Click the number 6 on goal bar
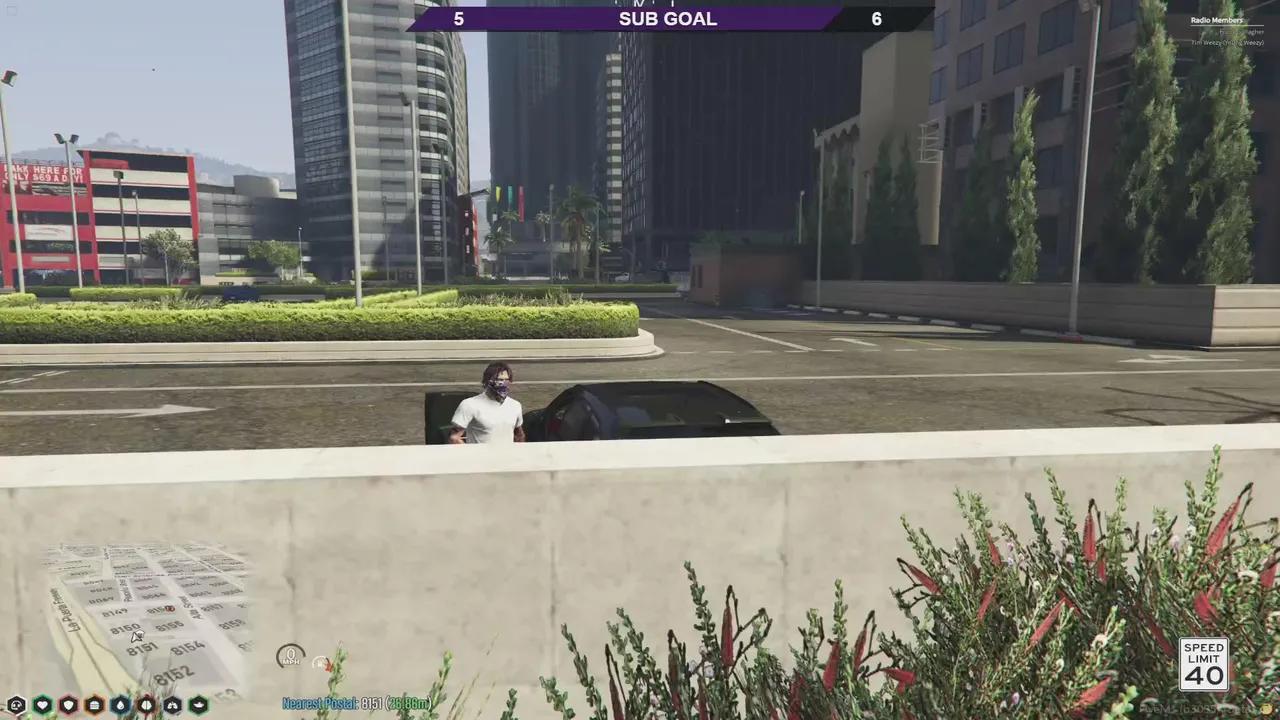The height and width of the screenshot is (720, 1280). [876, 18]
